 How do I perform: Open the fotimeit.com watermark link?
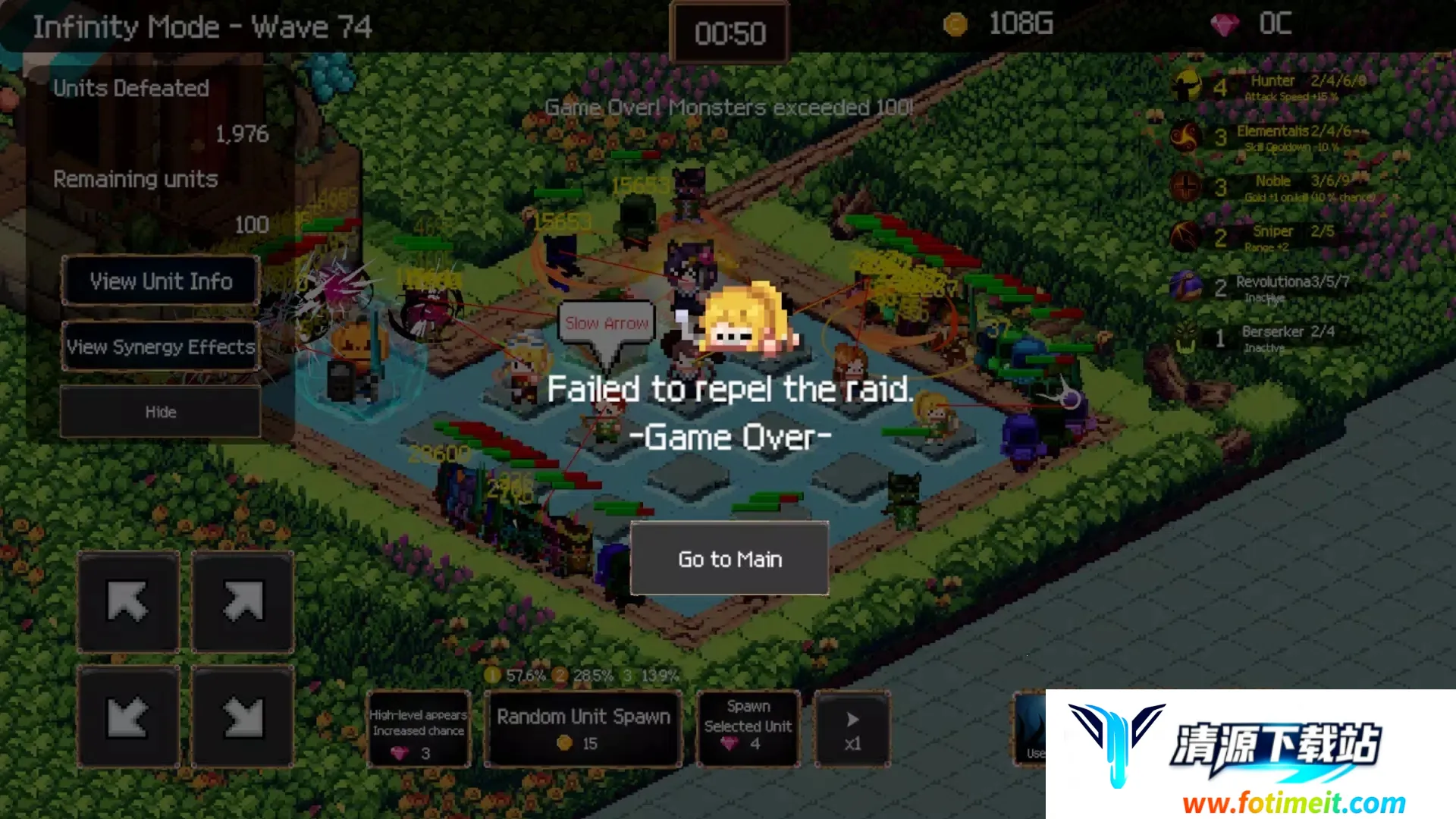[x=1293, y=802]
